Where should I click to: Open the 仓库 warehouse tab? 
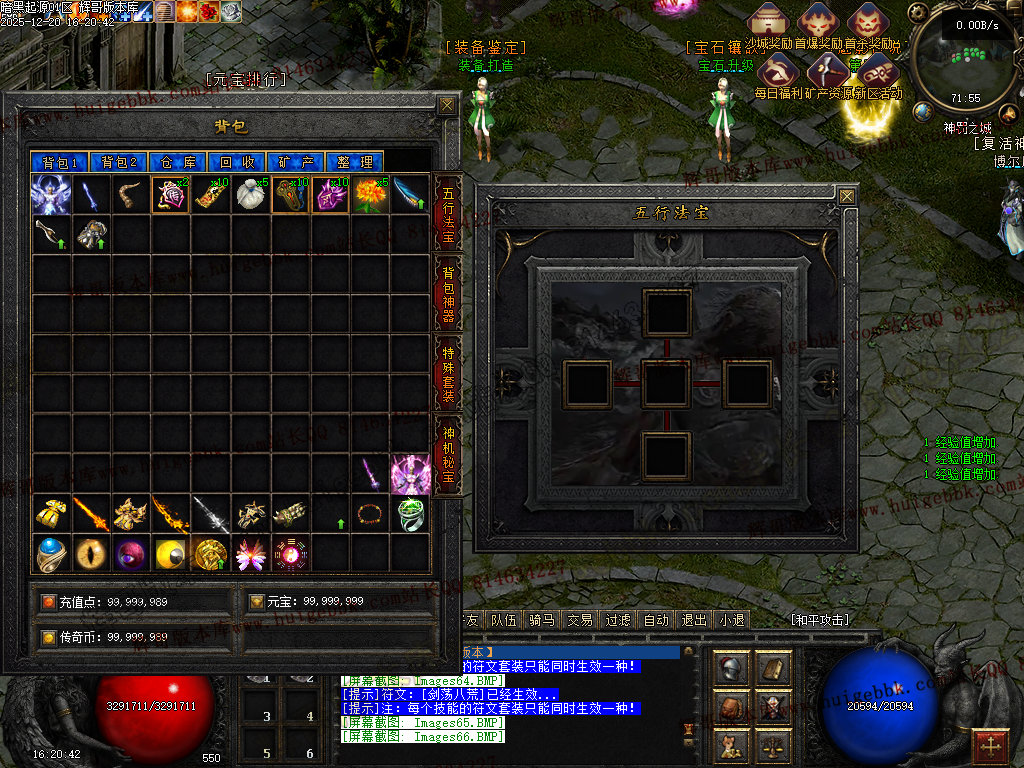click(179, 162)
